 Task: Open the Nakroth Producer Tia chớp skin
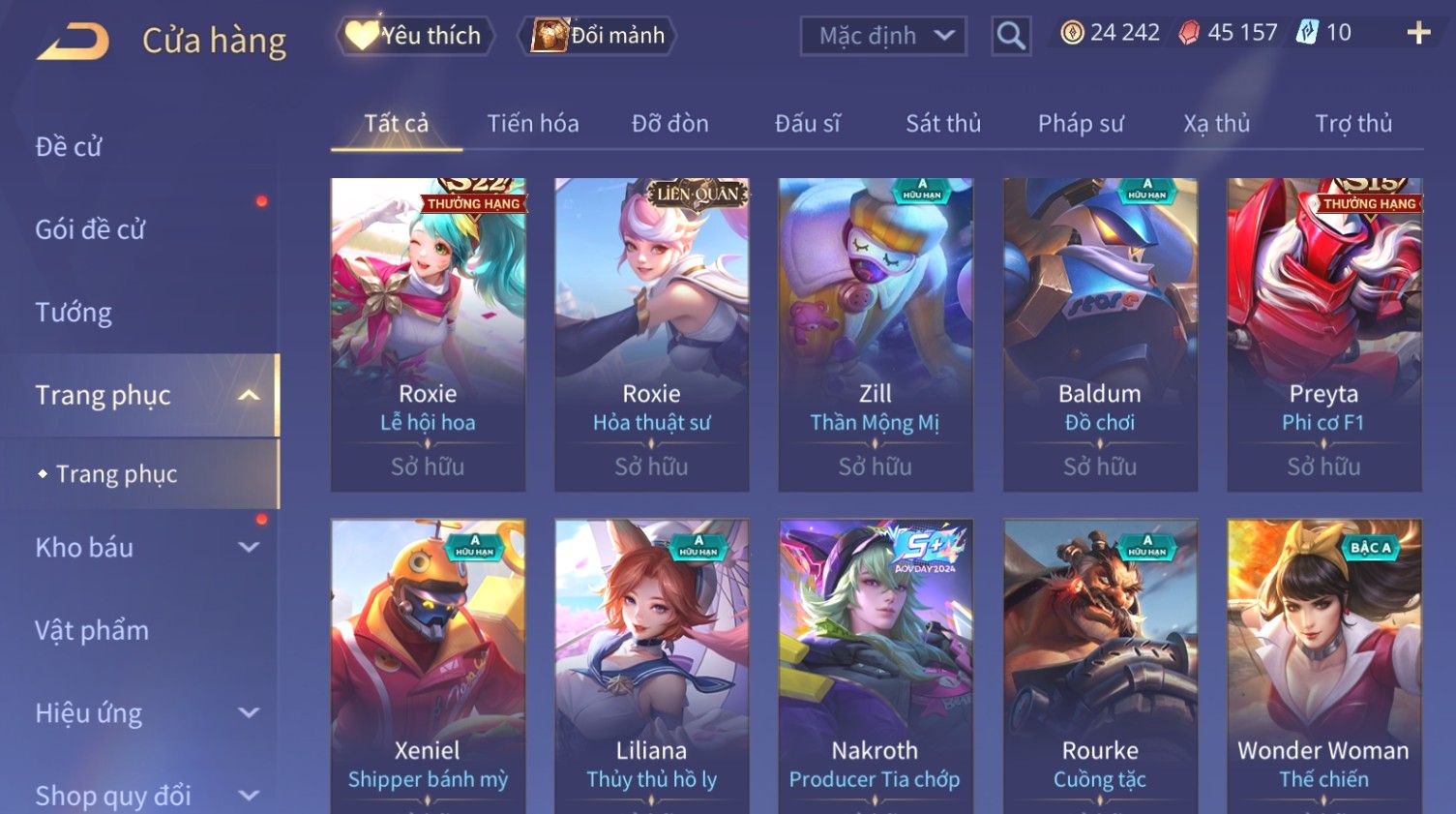(876, 668)
